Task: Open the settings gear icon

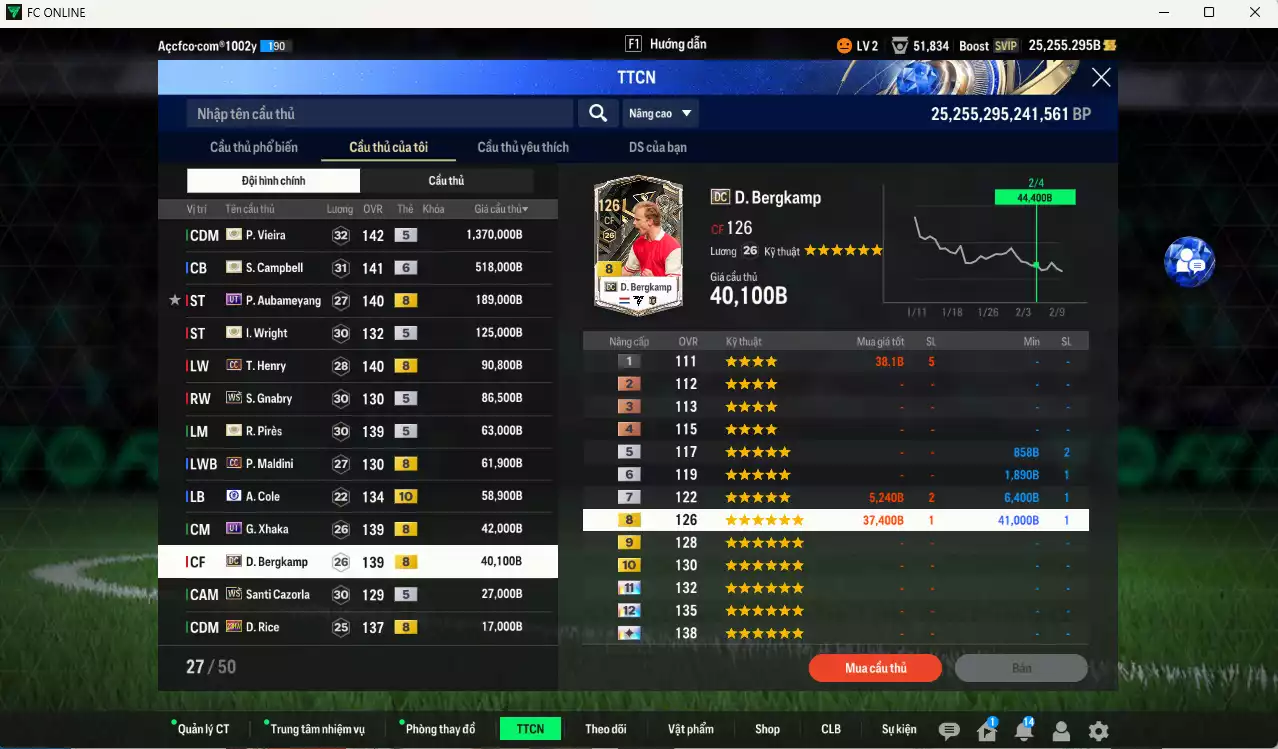Action: pos(1098,731)
